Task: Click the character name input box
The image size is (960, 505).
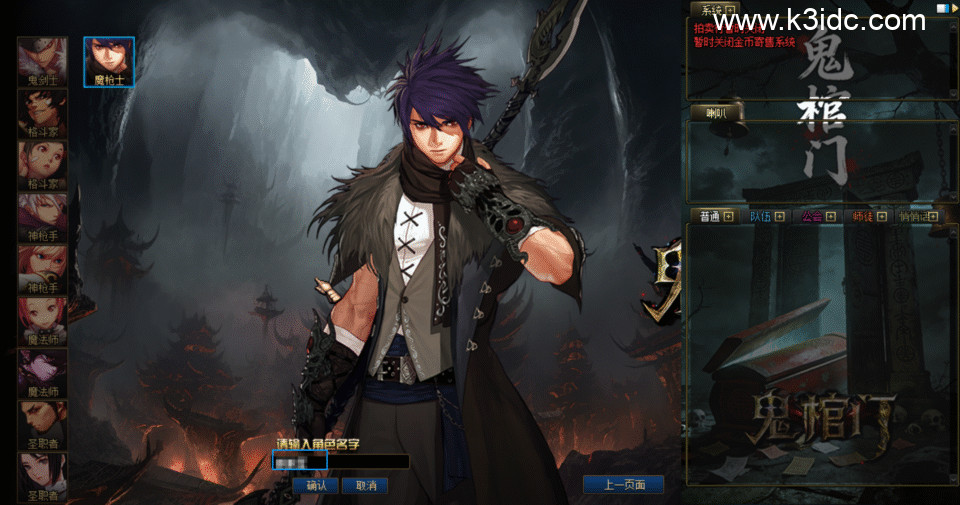Action: pos(340,462)
